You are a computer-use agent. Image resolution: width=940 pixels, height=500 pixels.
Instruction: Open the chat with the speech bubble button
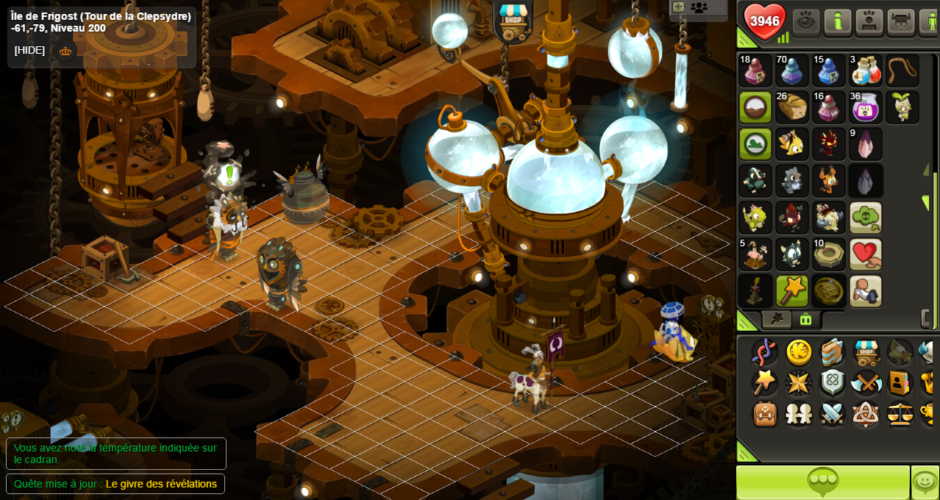point(822,482)
